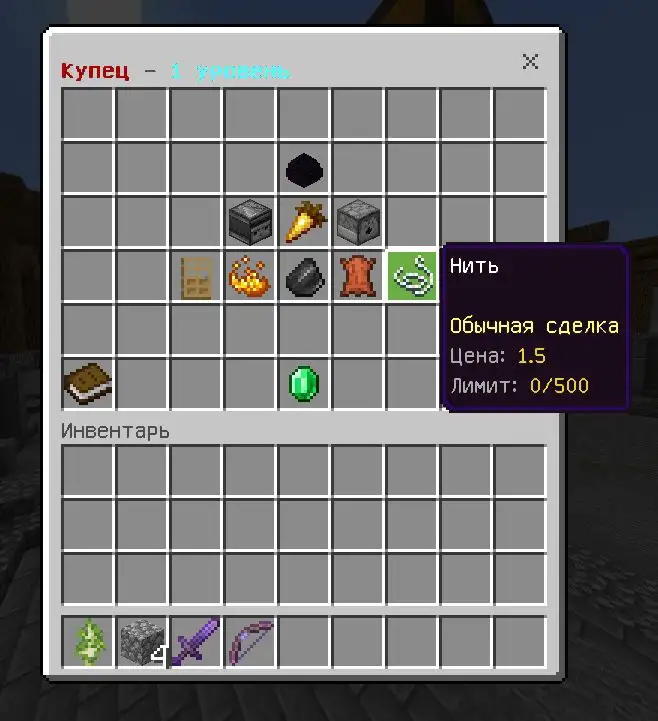Click the ladder item in the shop

click(196, 275)
